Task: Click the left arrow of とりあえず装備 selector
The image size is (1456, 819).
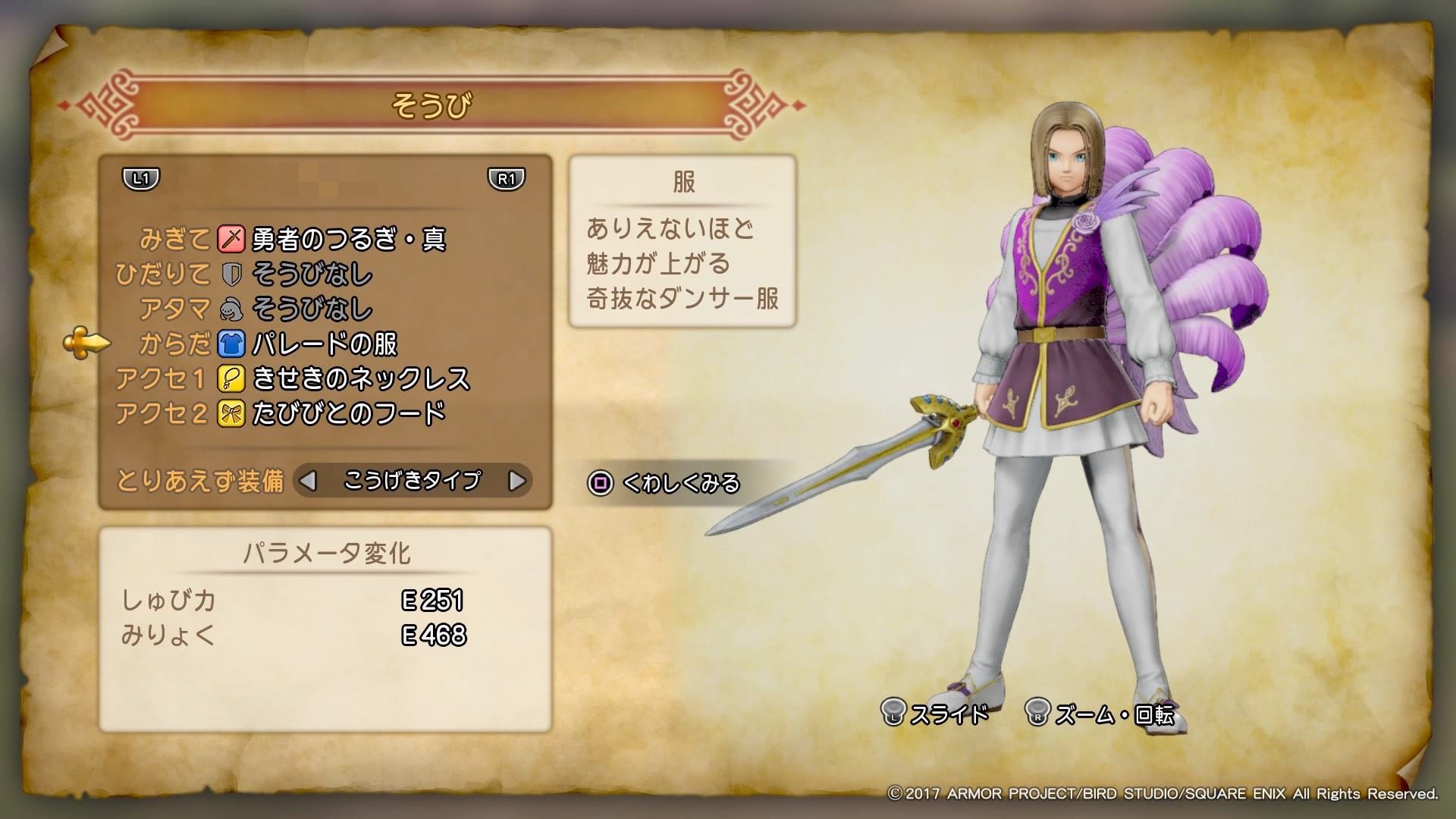Action: click(308, 481)
